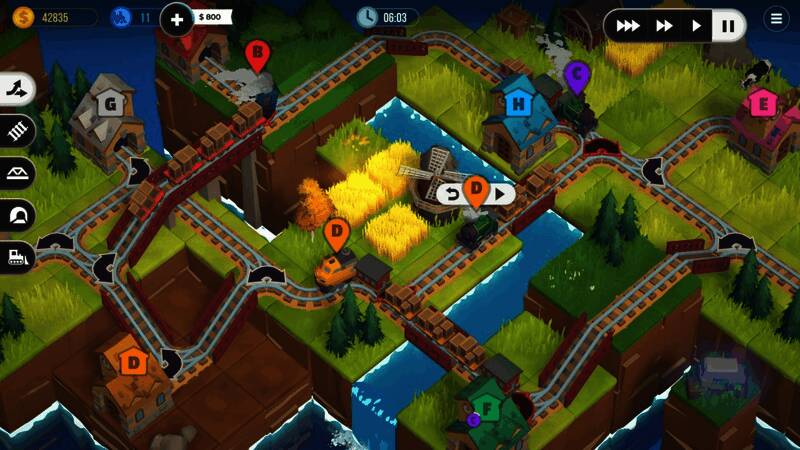Activate the triple fast-forward speed
Viewport: 800px width, 450px height.
(x=627, y=26)
